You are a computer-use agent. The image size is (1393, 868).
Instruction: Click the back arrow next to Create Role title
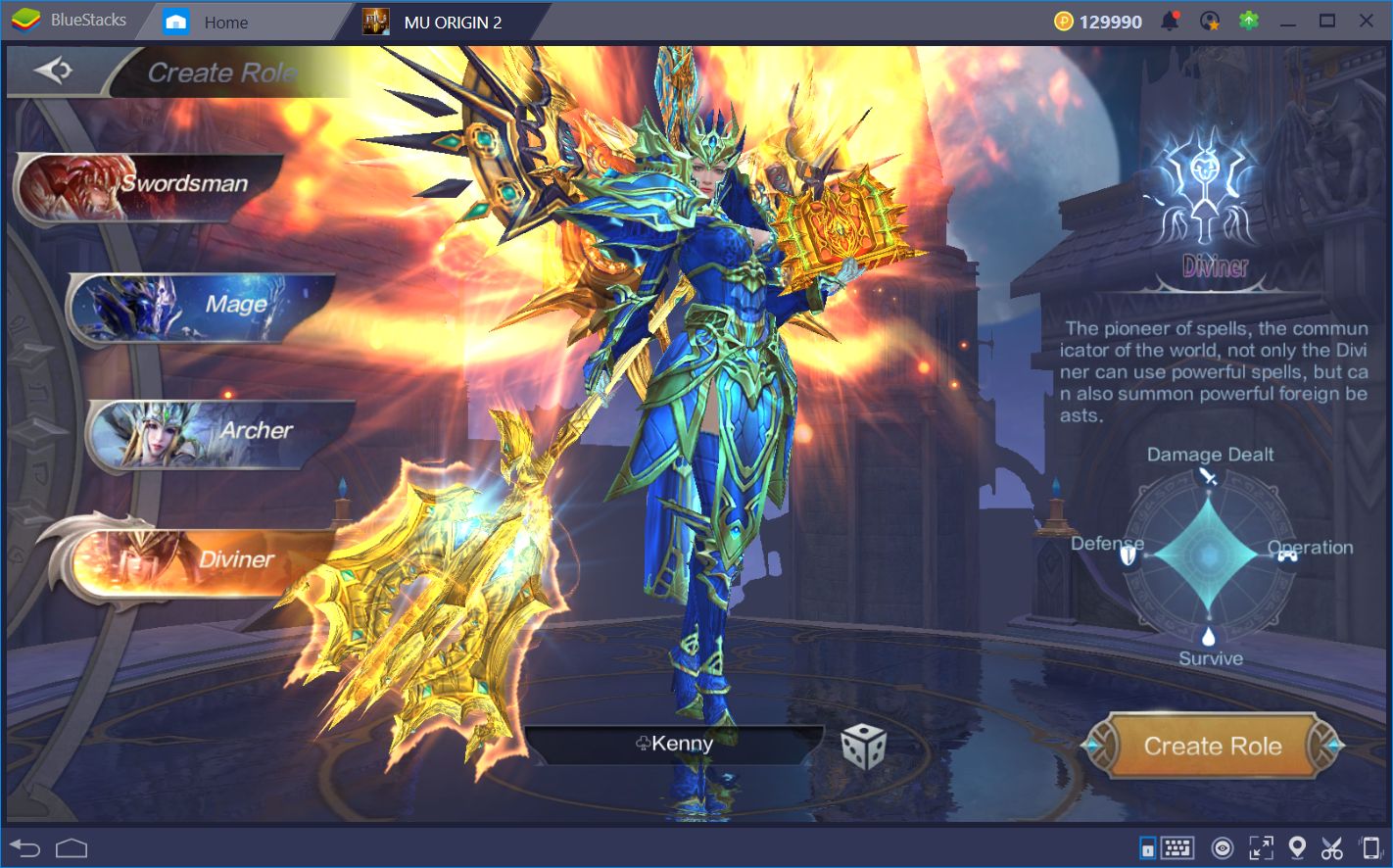coord(56,71)
